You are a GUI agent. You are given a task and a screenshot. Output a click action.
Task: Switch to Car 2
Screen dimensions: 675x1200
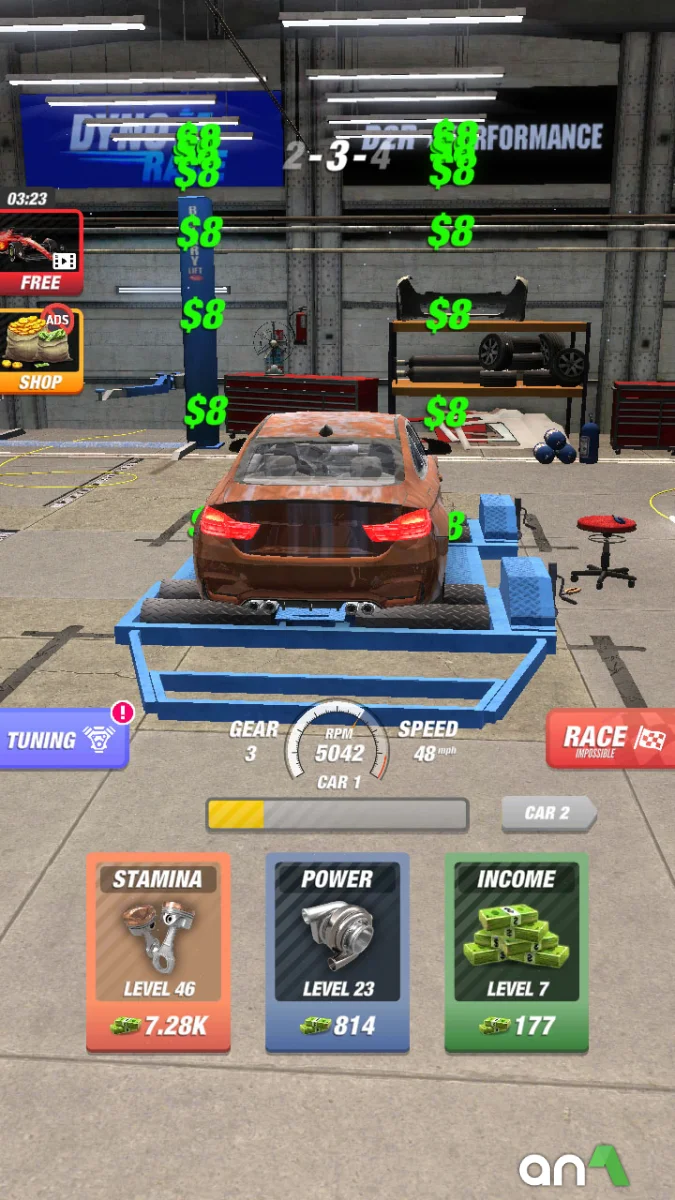(548, 813)
